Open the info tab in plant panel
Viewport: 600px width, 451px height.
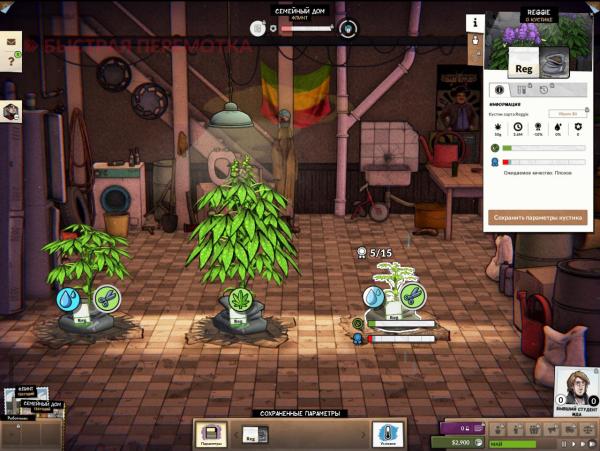[500, 90]
